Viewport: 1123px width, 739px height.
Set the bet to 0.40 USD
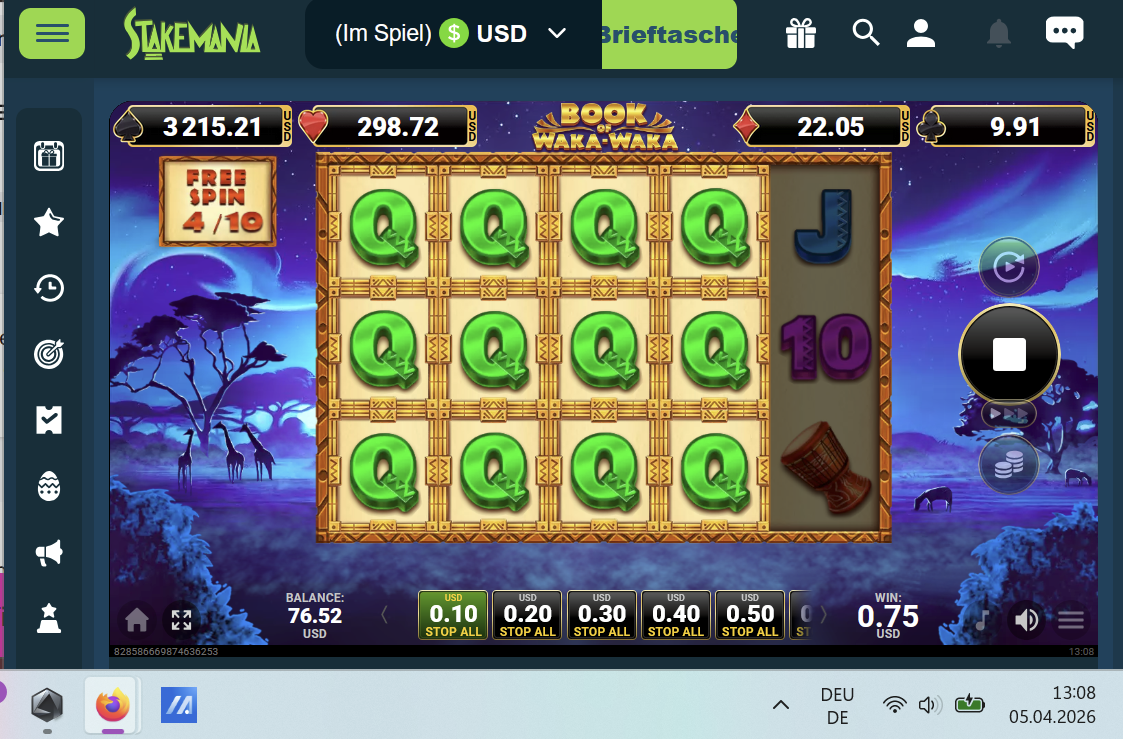[675, 615]
